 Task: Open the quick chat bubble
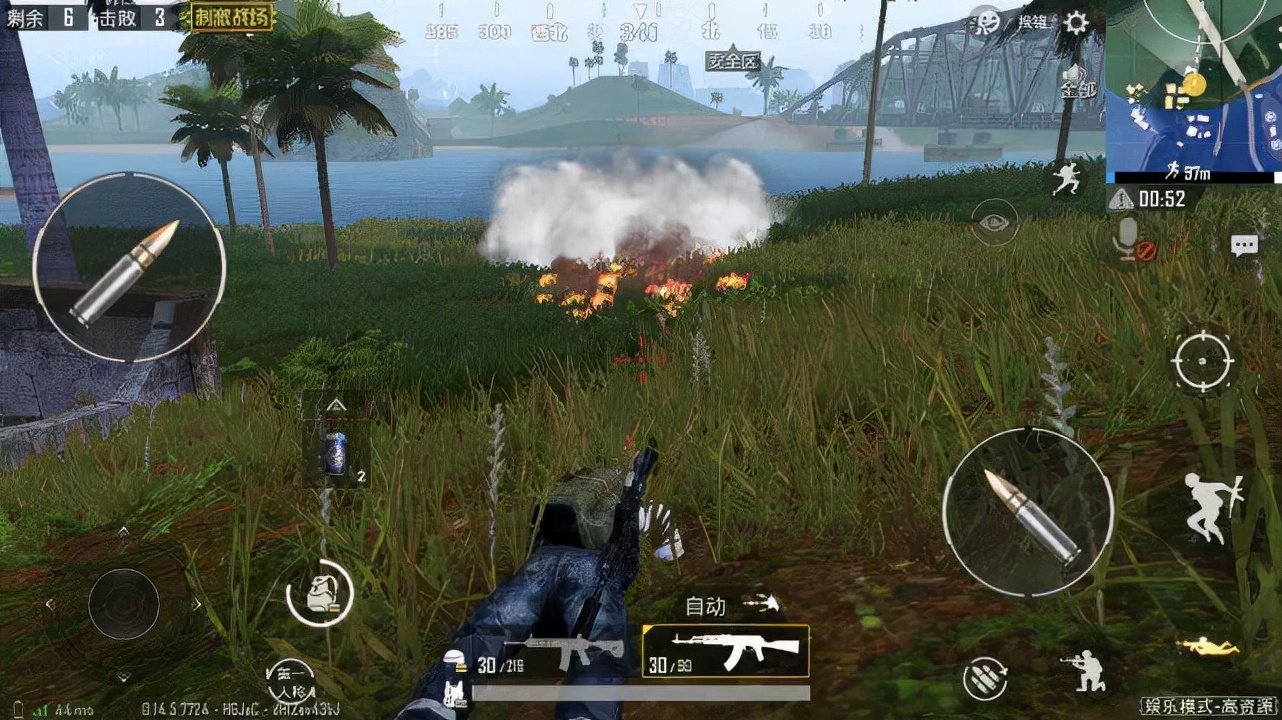point(1244,245)
